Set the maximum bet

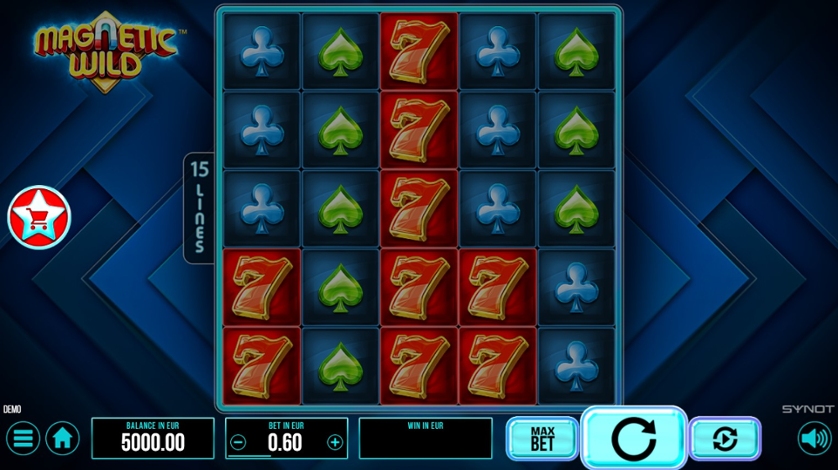[x=542, y=438]
